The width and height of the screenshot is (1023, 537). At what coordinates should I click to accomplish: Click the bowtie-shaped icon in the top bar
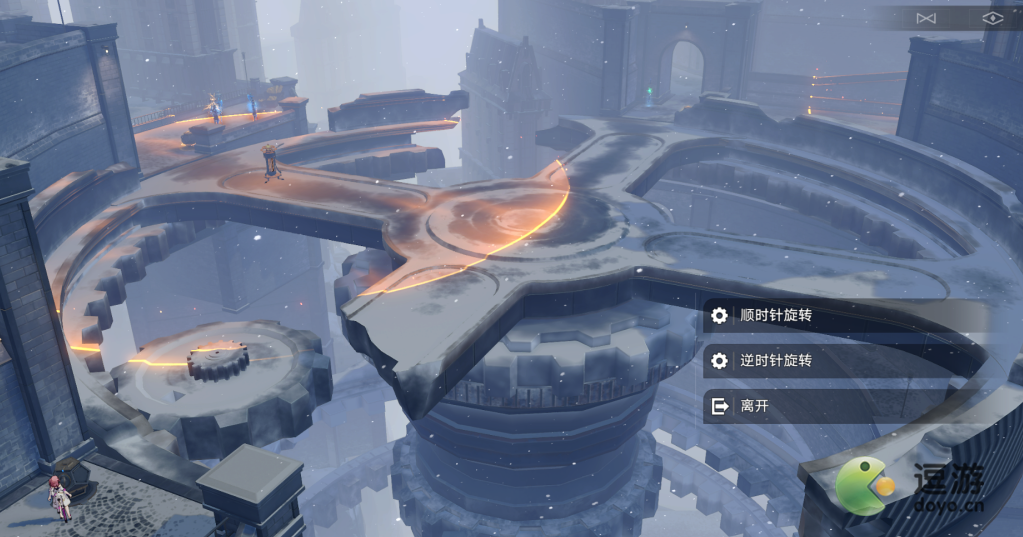926,18
